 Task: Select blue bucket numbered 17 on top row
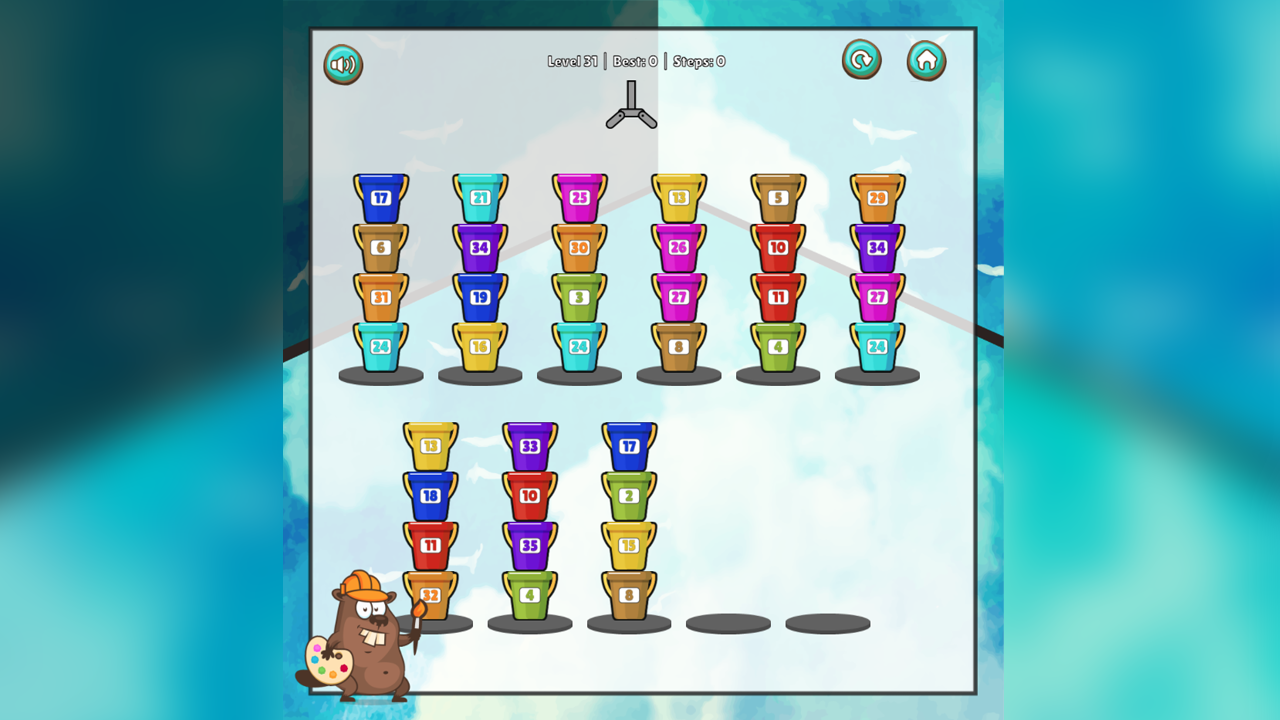coord(380,196)
